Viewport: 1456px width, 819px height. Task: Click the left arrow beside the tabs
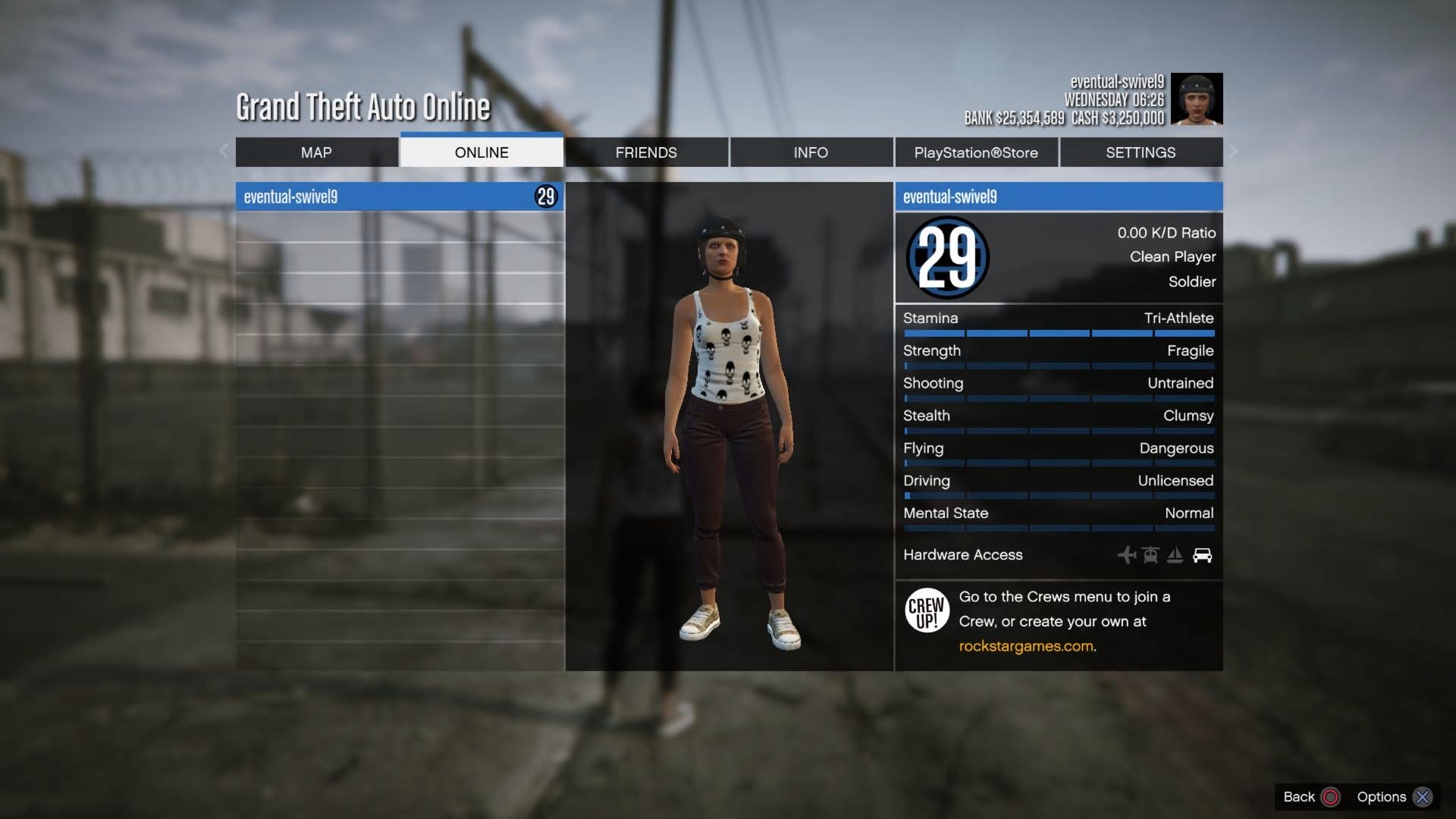[x=224, y=151]
